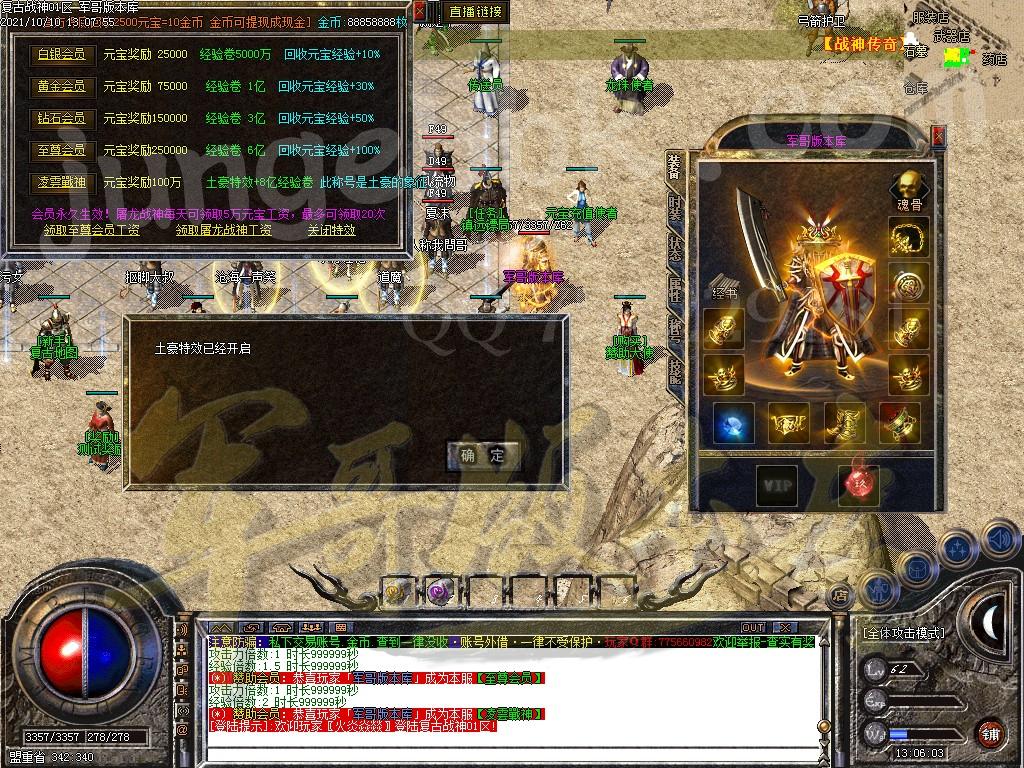1024x768 pixels.
Task: Select the 魂骨 skull slot
Action: pos(908,187)
